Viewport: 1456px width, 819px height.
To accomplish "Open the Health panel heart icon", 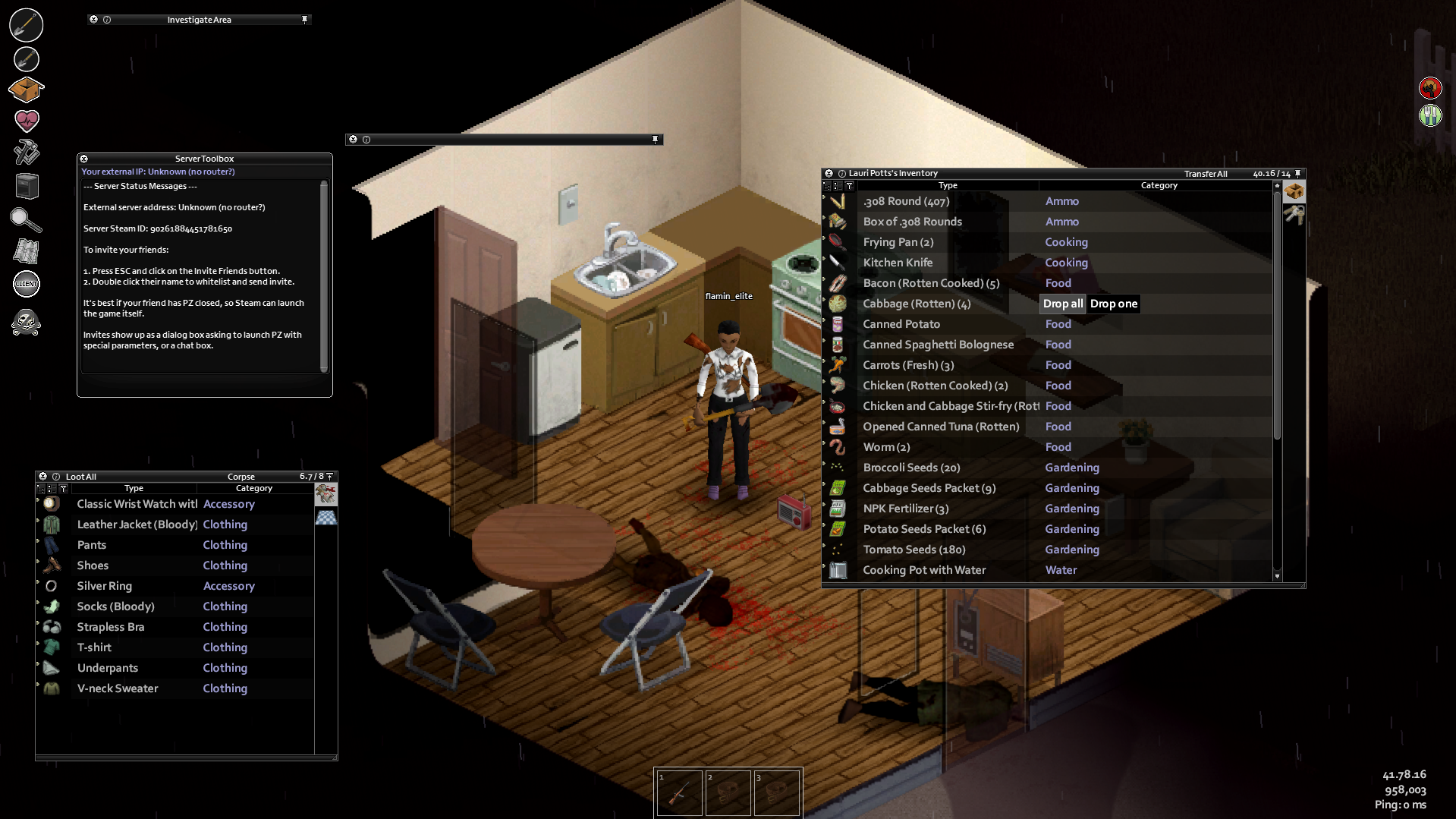I will click(x=27, y=120).
